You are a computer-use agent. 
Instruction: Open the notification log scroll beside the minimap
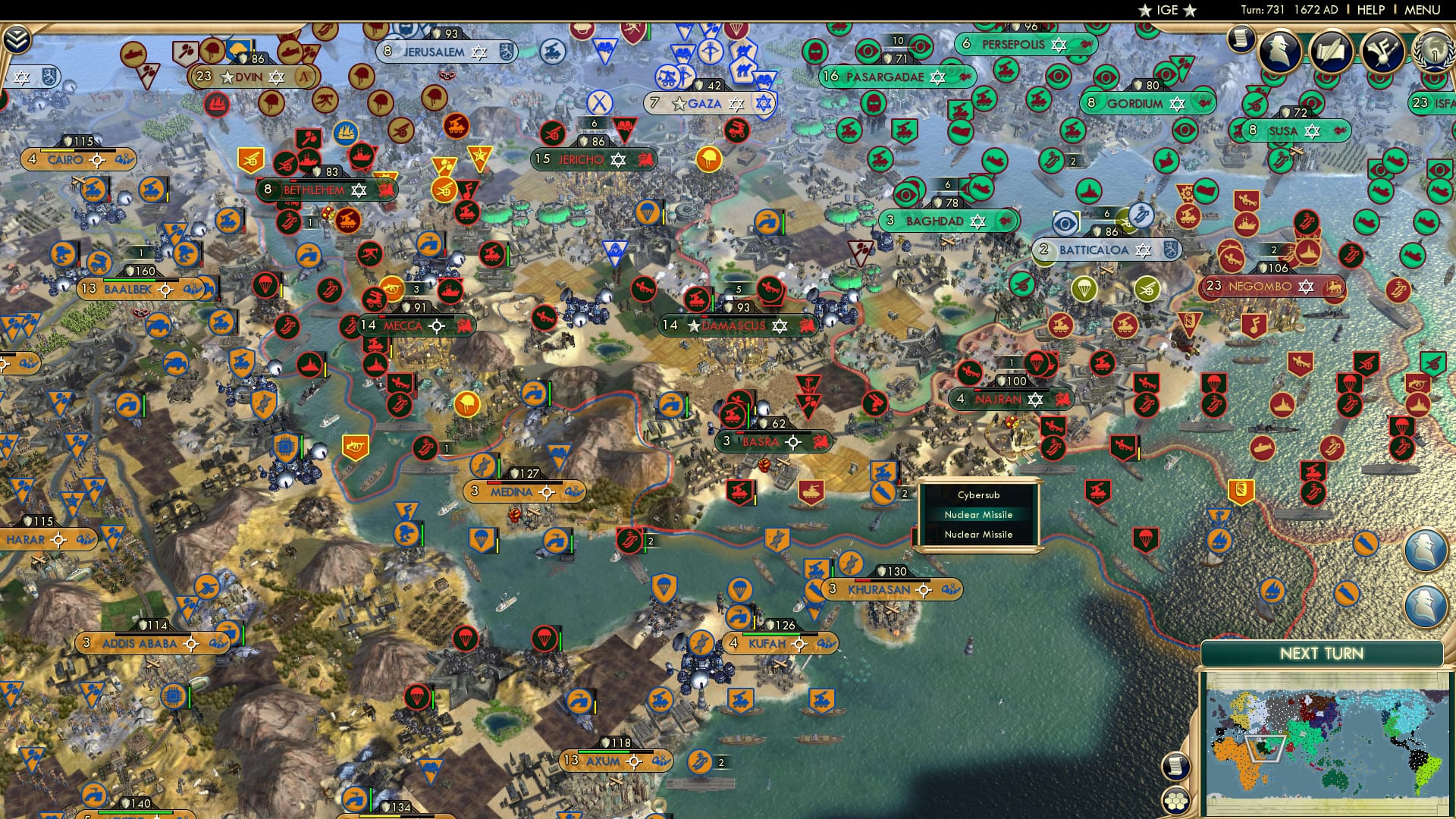[x=1174, y=767]
